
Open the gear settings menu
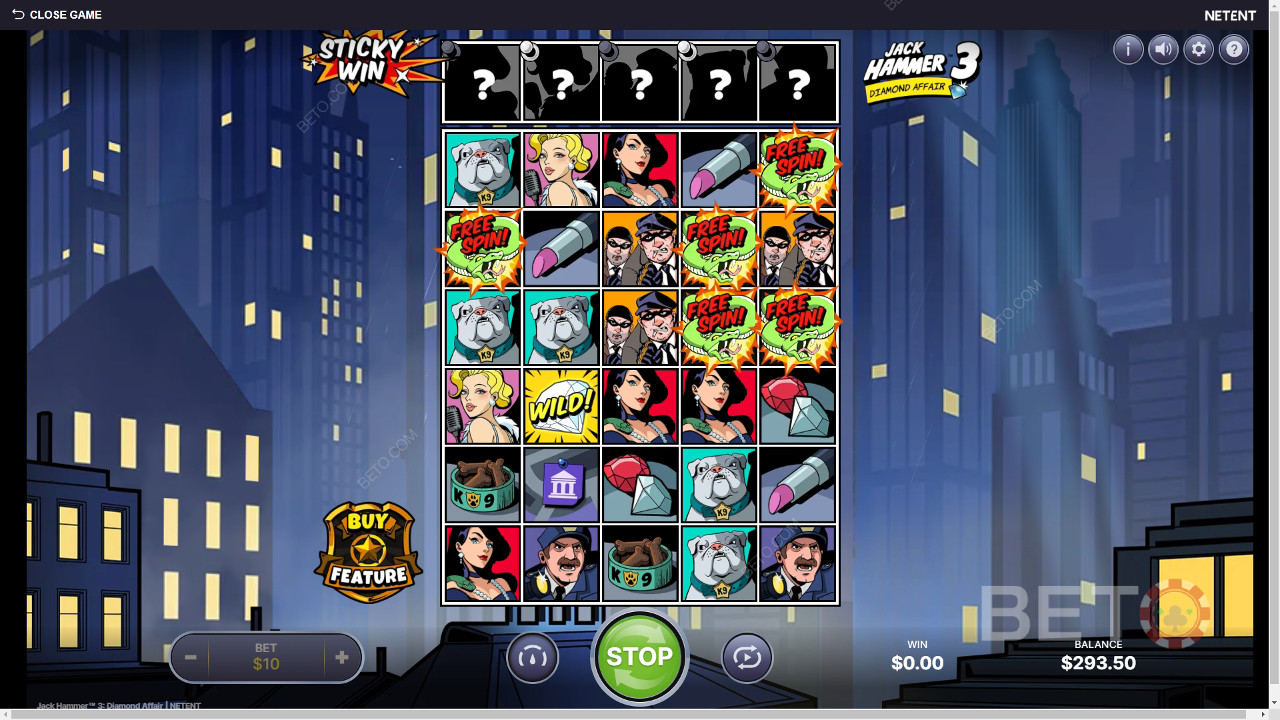pos(1198,49)
